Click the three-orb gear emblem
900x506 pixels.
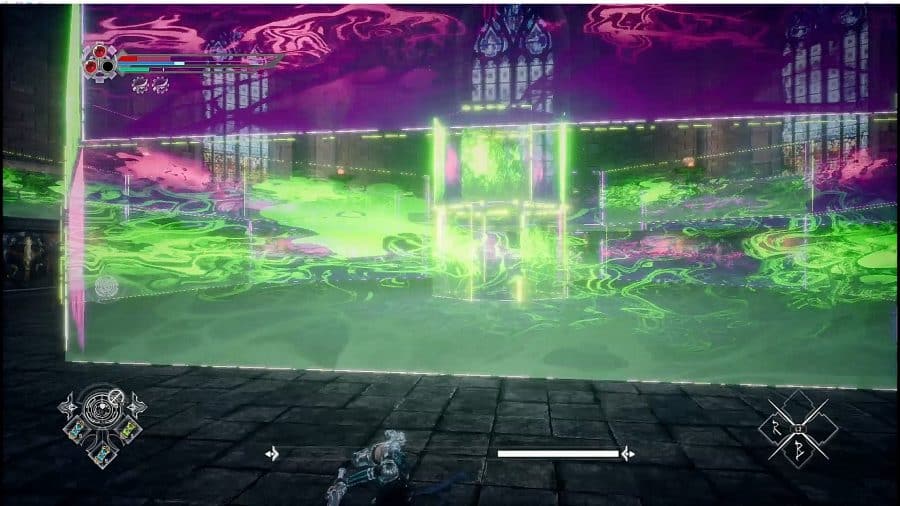pyautogui.click(x=99, y=62)
